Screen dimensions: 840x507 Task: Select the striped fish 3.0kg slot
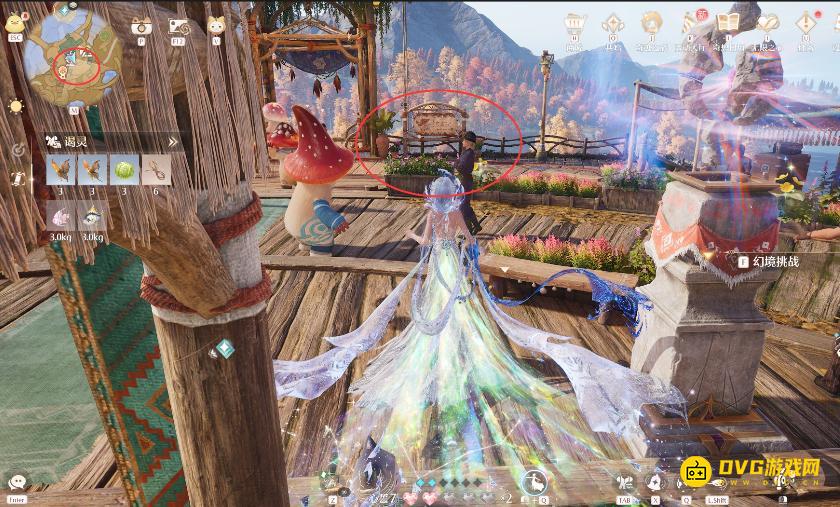point(92,215)
